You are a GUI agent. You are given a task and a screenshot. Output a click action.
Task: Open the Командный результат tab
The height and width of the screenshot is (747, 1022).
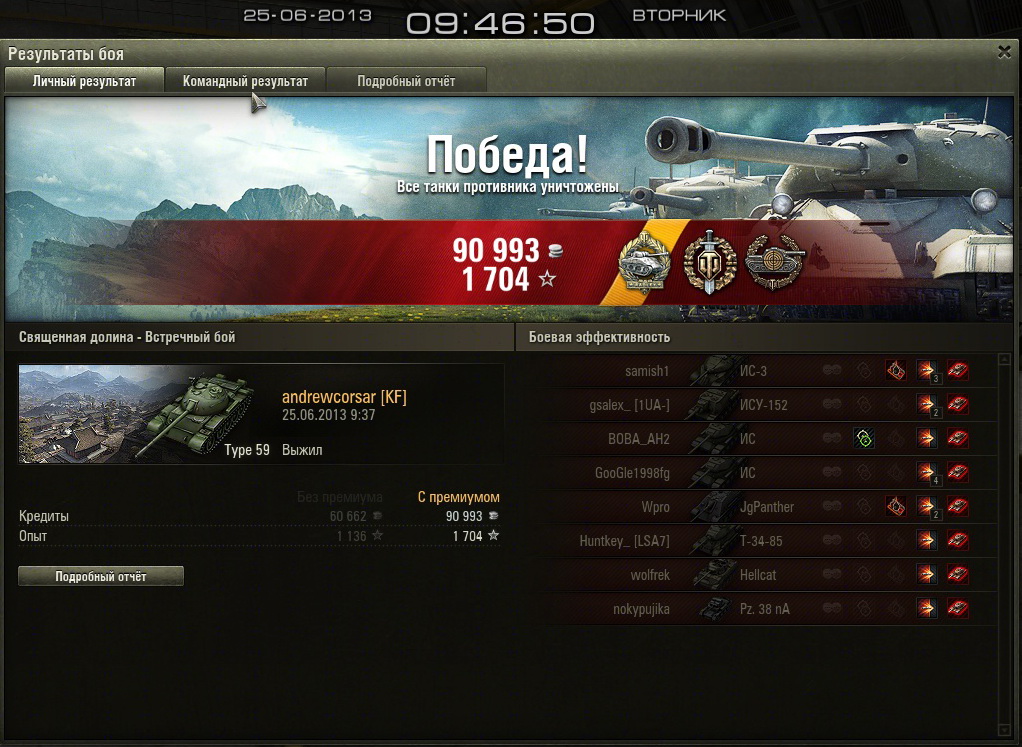pyautogui.click(x=245, y=81)
